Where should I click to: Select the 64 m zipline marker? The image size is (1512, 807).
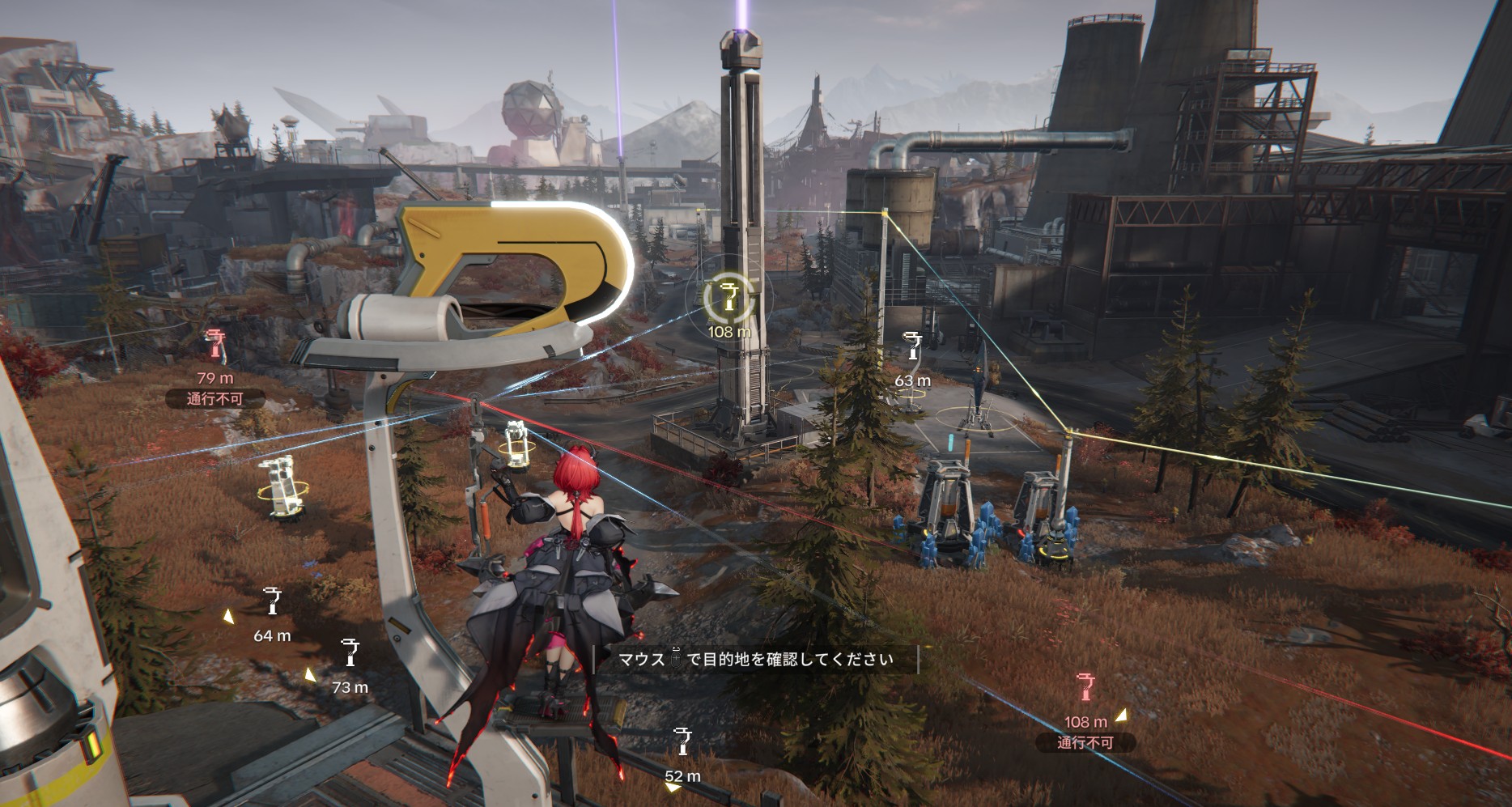(273, 602)
